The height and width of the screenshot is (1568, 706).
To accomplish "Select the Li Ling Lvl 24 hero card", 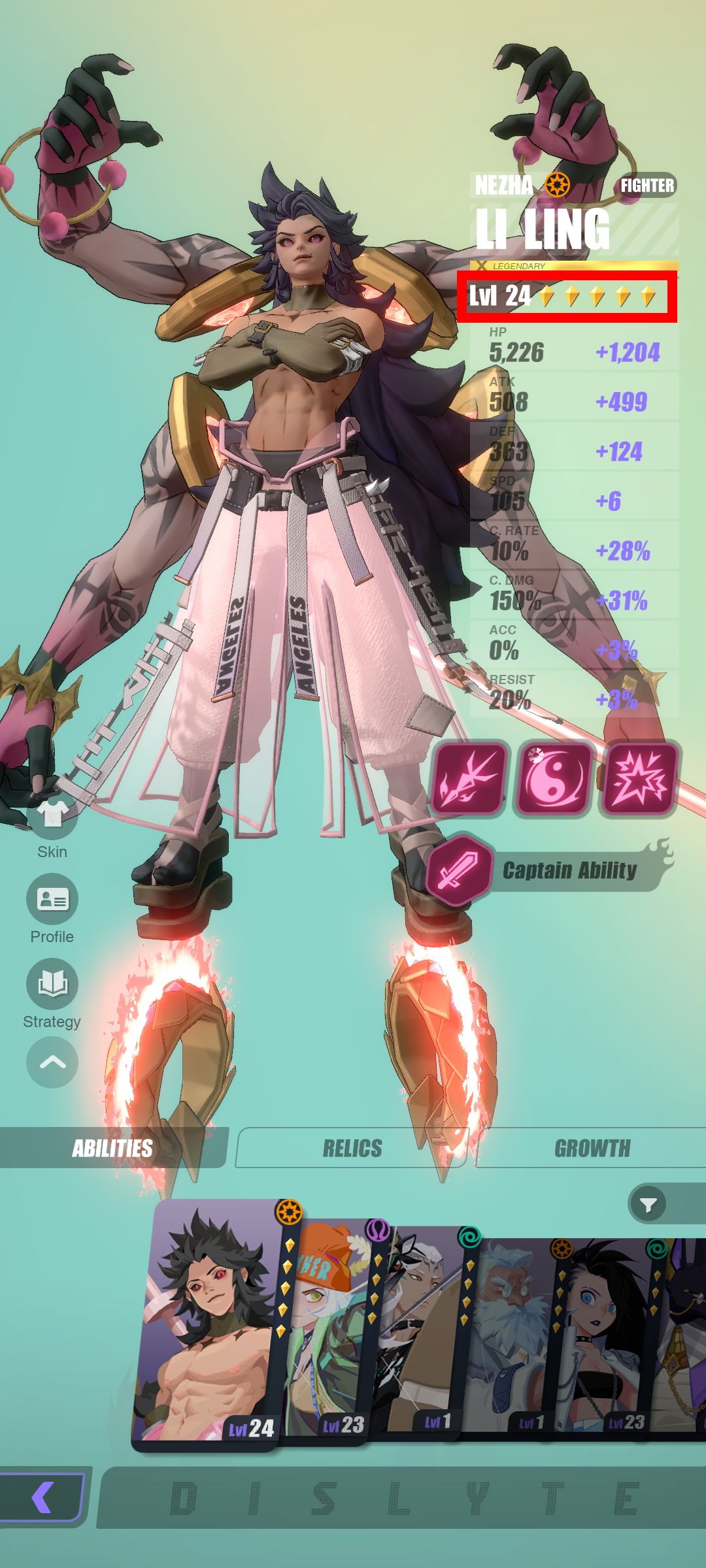I will (x=209, y=1326).
